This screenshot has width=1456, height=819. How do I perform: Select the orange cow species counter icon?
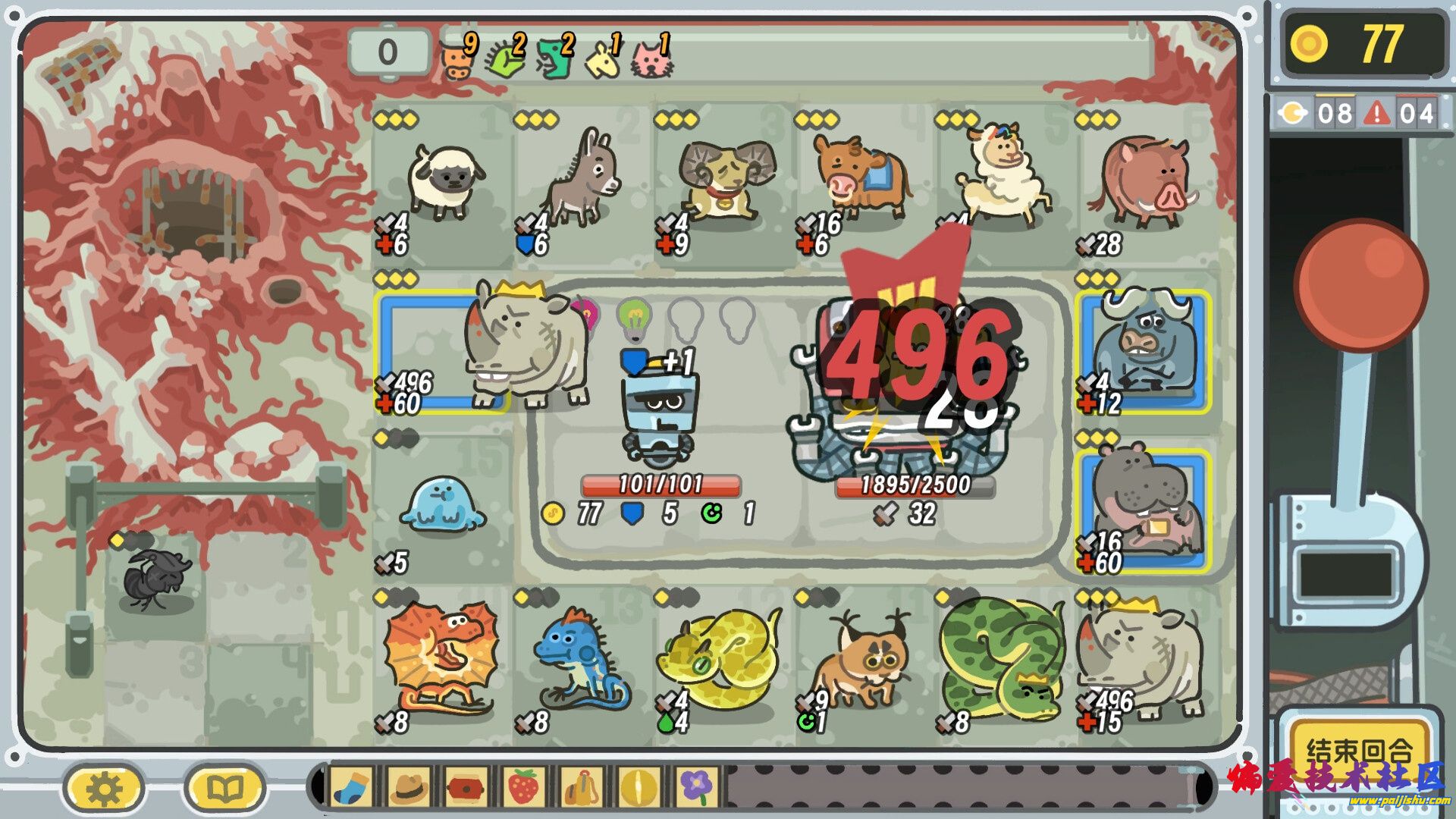click(455, 61)
